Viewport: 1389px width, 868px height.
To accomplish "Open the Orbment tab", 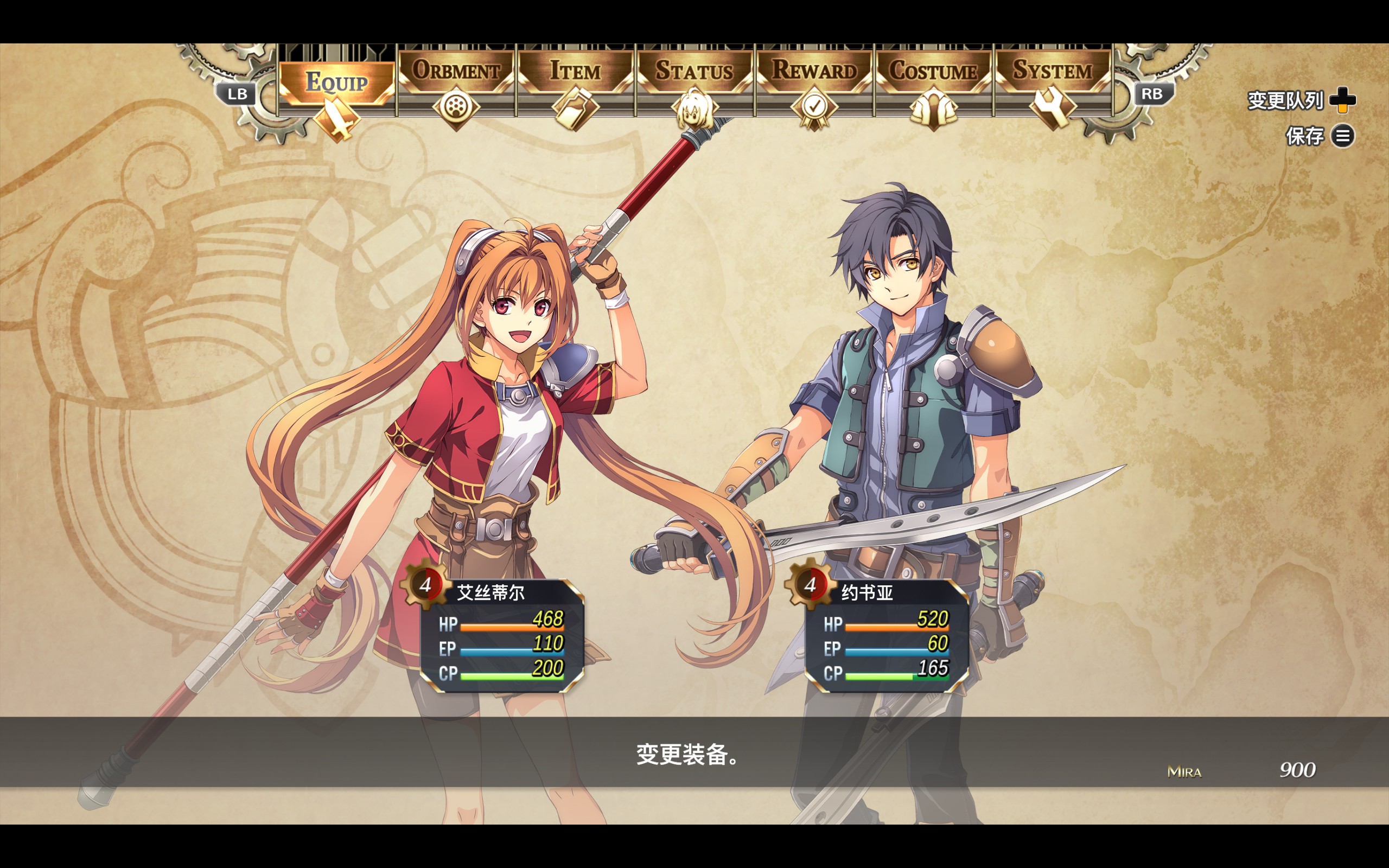I will point(456,72).
